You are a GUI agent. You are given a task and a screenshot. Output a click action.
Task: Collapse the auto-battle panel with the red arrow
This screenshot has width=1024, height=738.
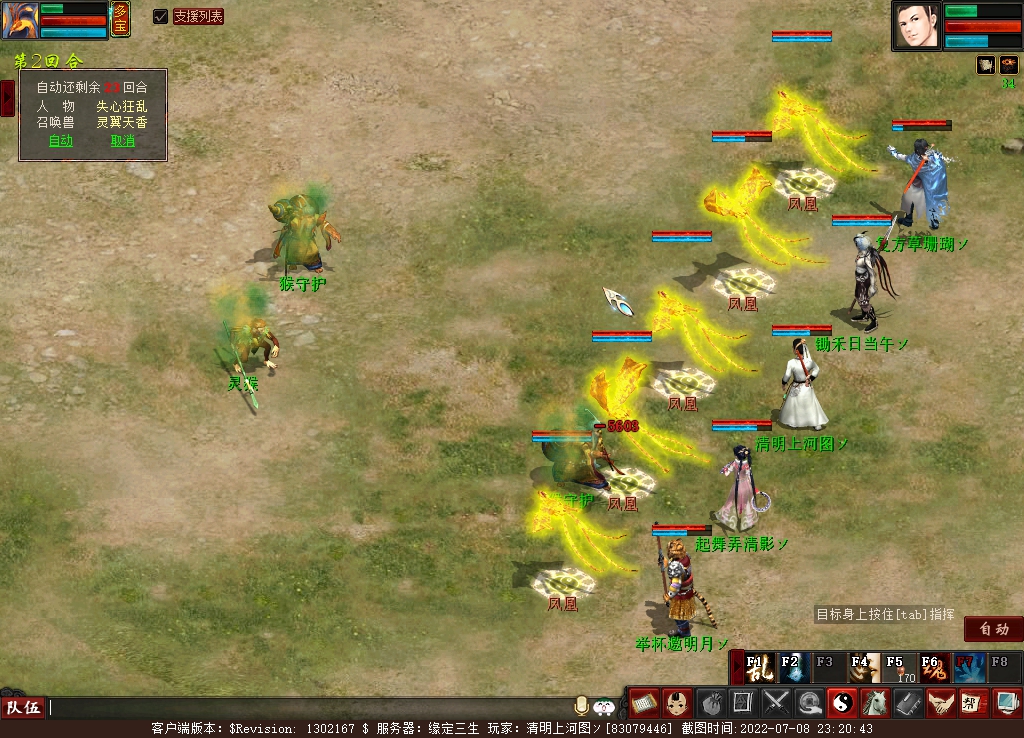(7, 98)
